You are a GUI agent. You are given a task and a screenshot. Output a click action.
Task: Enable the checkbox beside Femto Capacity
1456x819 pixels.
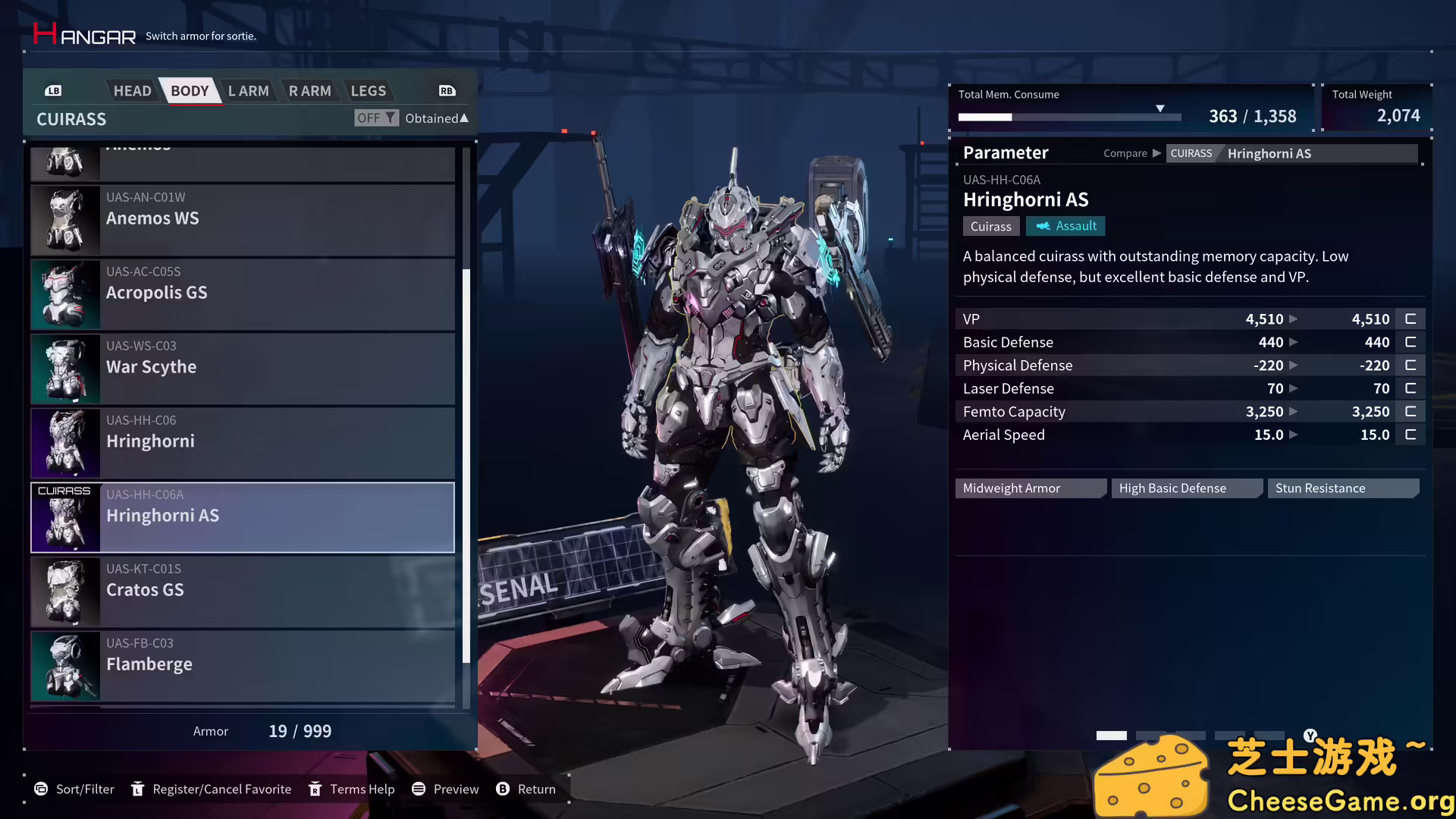click(1410, 411)
